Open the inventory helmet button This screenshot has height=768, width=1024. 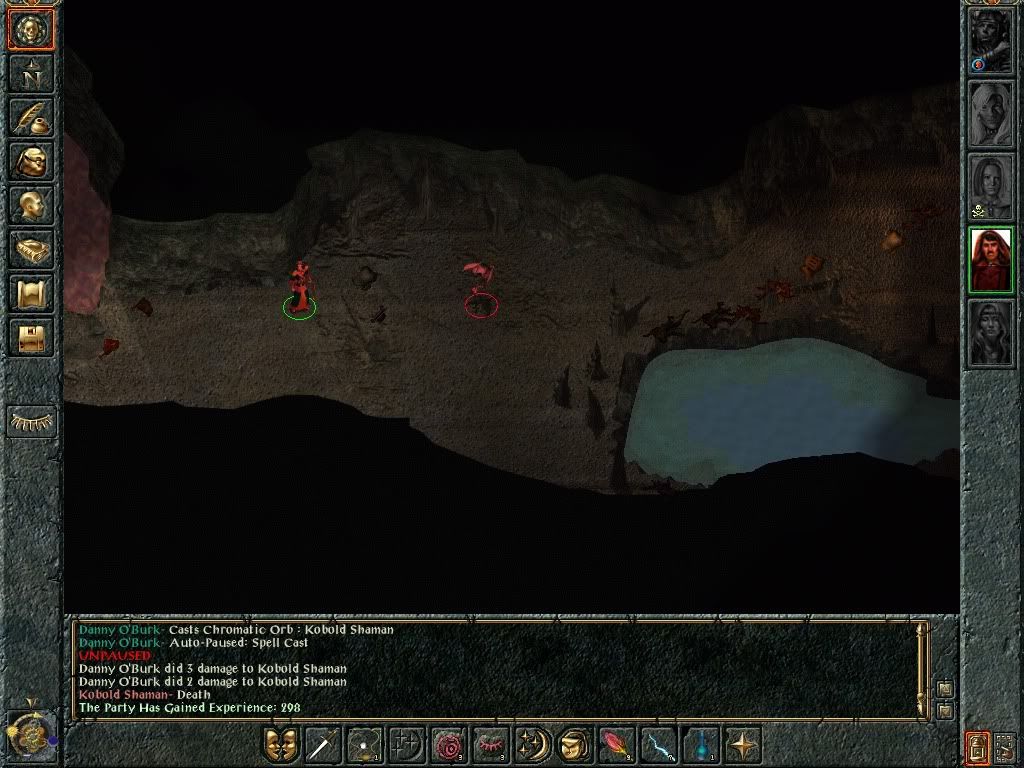point(30,161)
